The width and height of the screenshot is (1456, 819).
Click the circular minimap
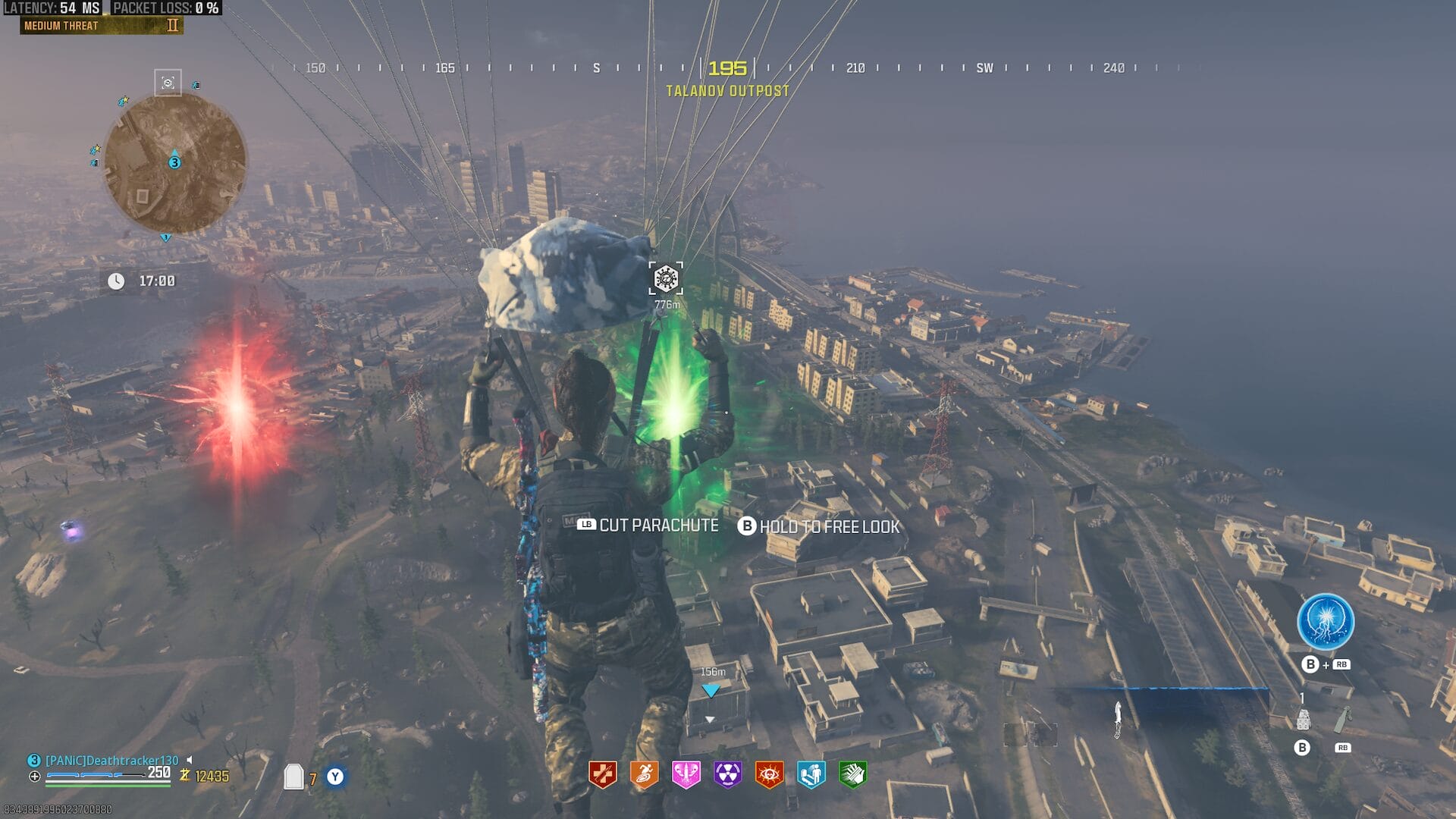174,163
